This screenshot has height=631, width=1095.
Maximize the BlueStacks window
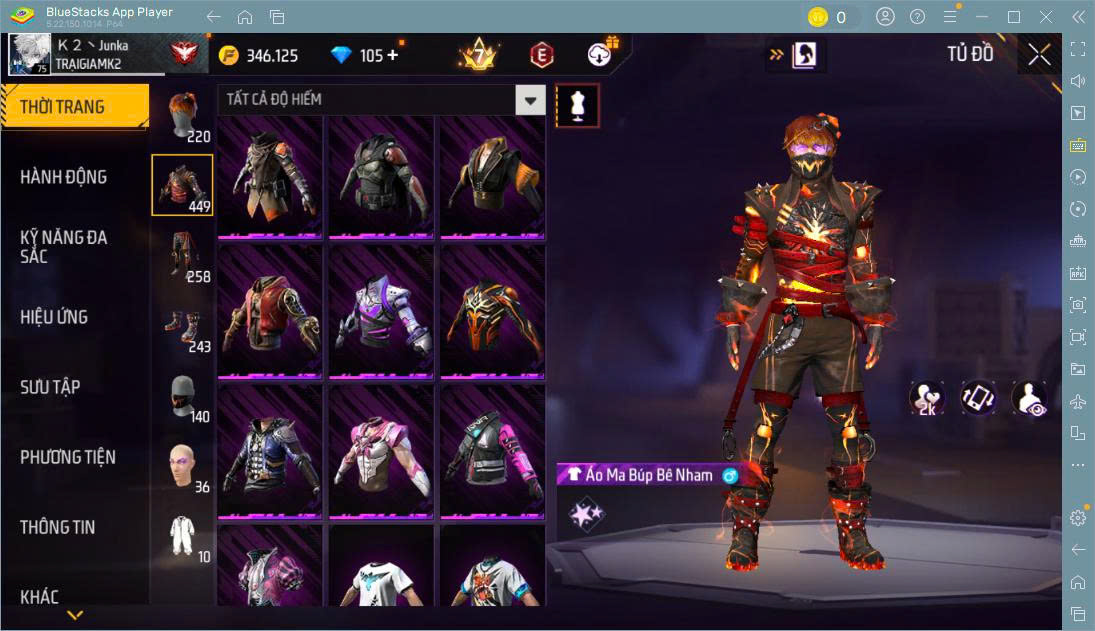click(1014, 17)
